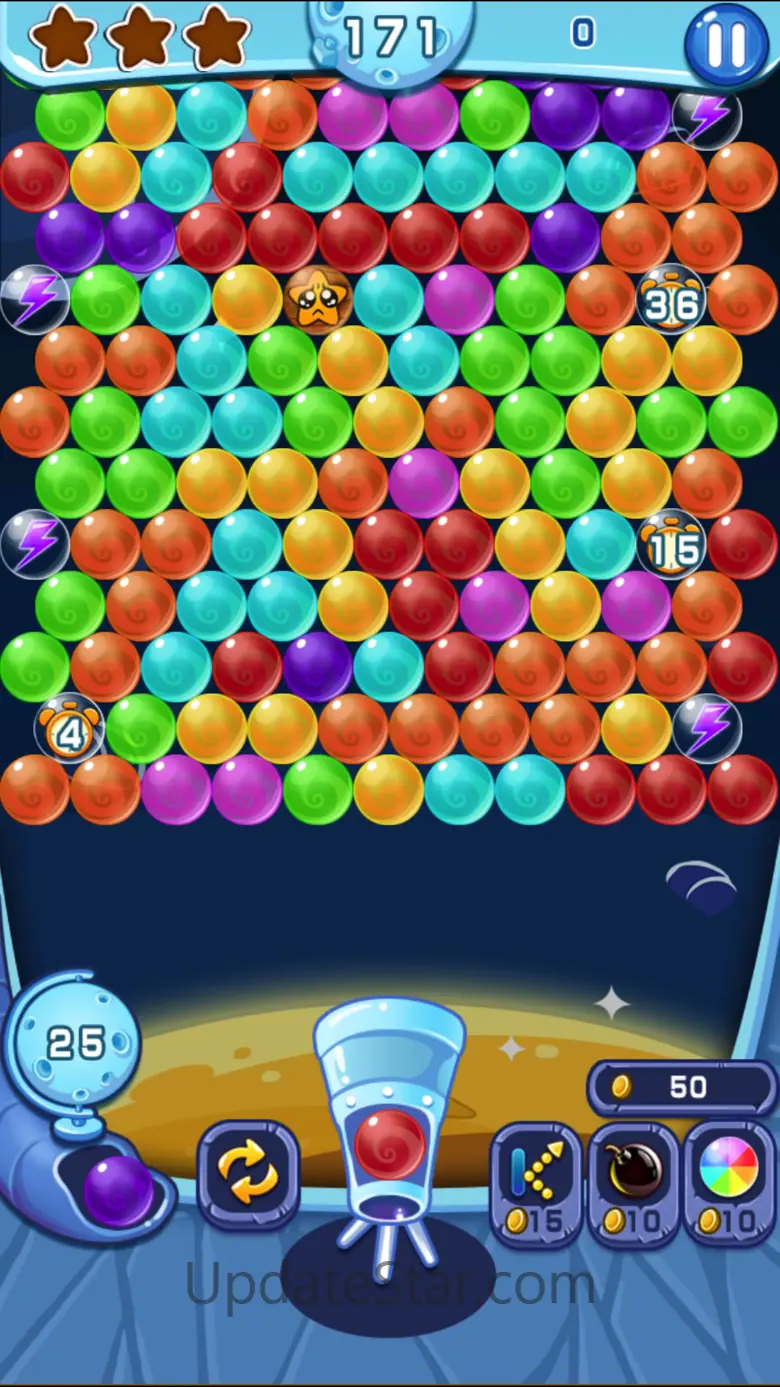Tap the purple next bubble in queue
Viewport: 780px width, 1387px height.
click(118, 1190)
